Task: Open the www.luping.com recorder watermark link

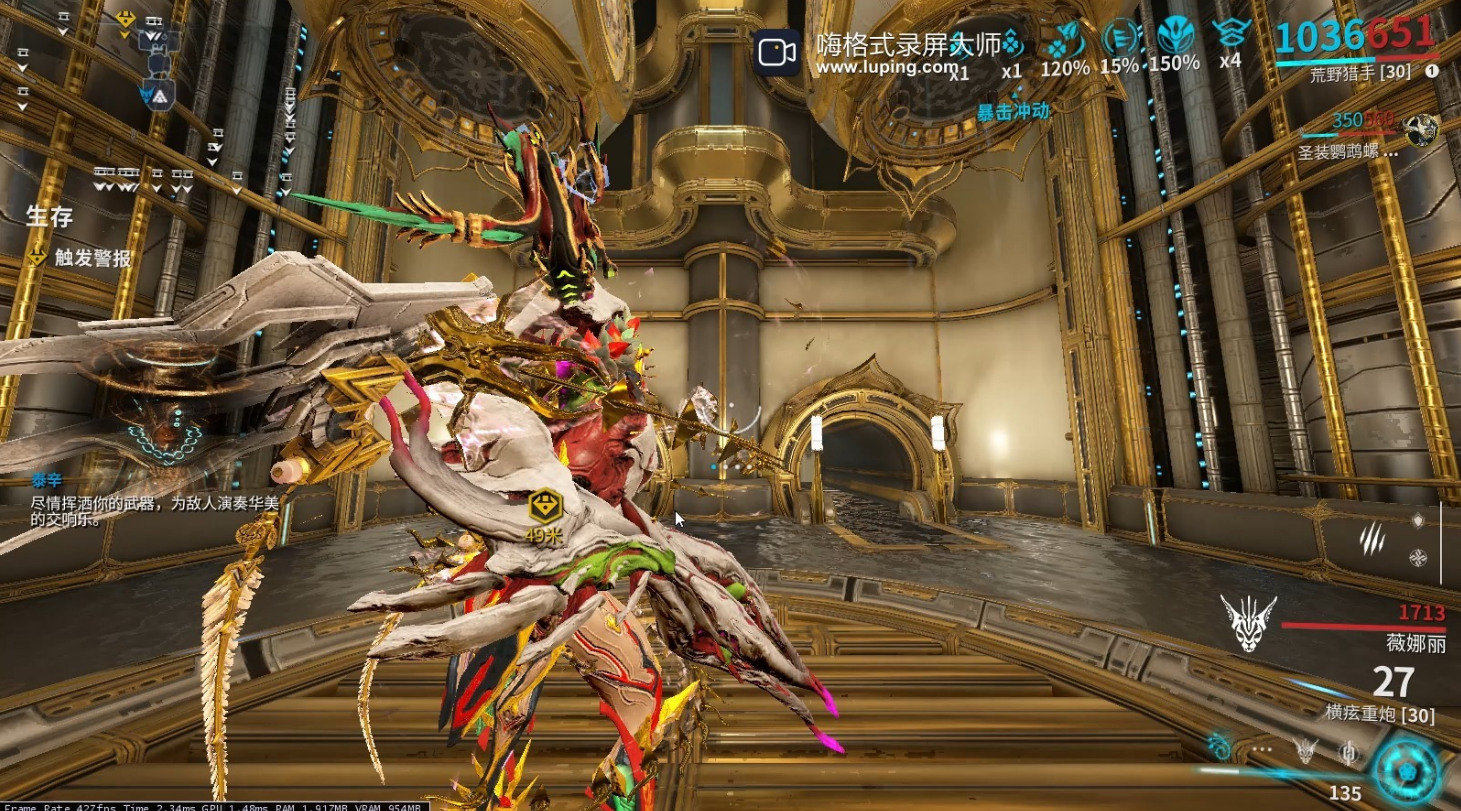Action: [886, 66]
